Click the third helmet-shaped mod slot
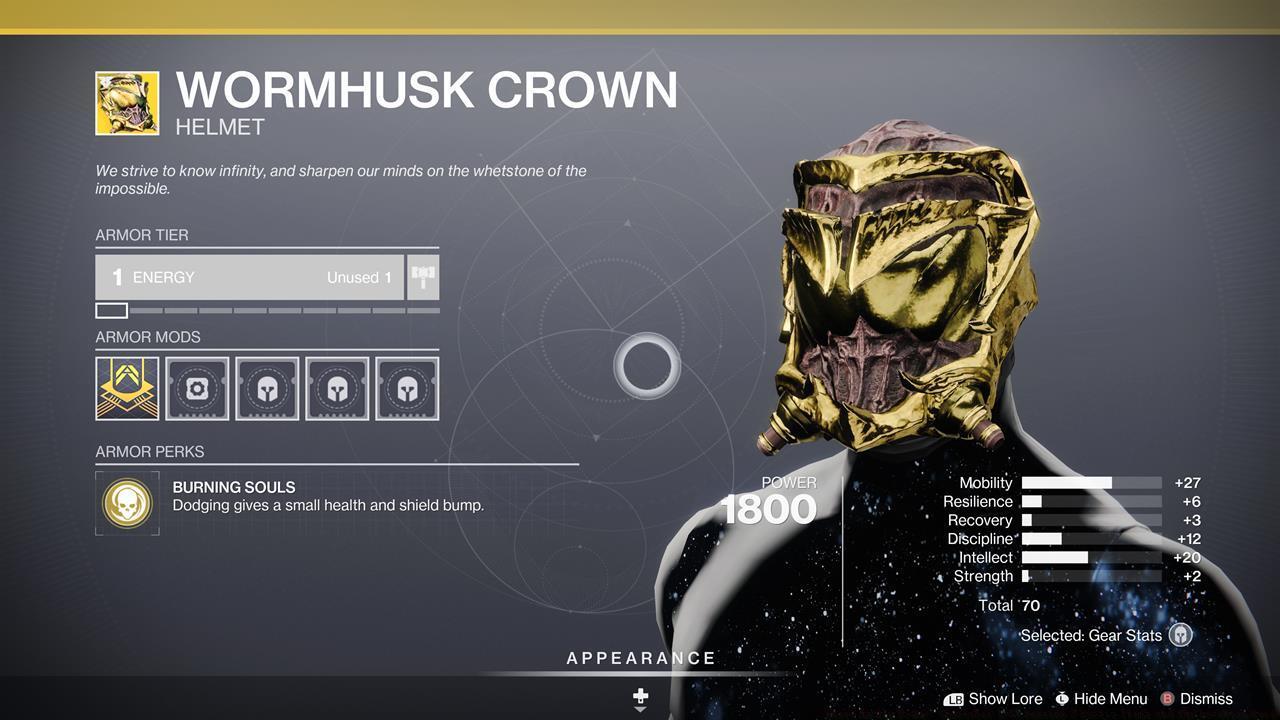Image resolution: width=1280 pixels, height=720 pixels. [267, 388]
